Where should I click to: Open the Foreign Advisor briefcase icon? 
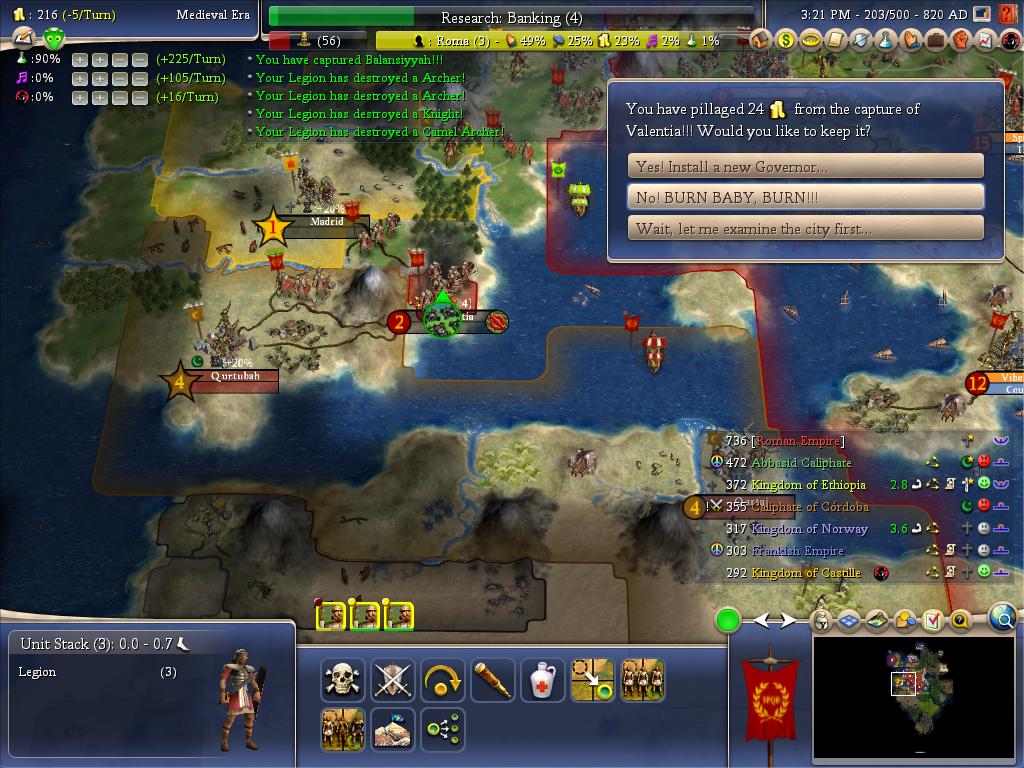click(x=936, y=40)
